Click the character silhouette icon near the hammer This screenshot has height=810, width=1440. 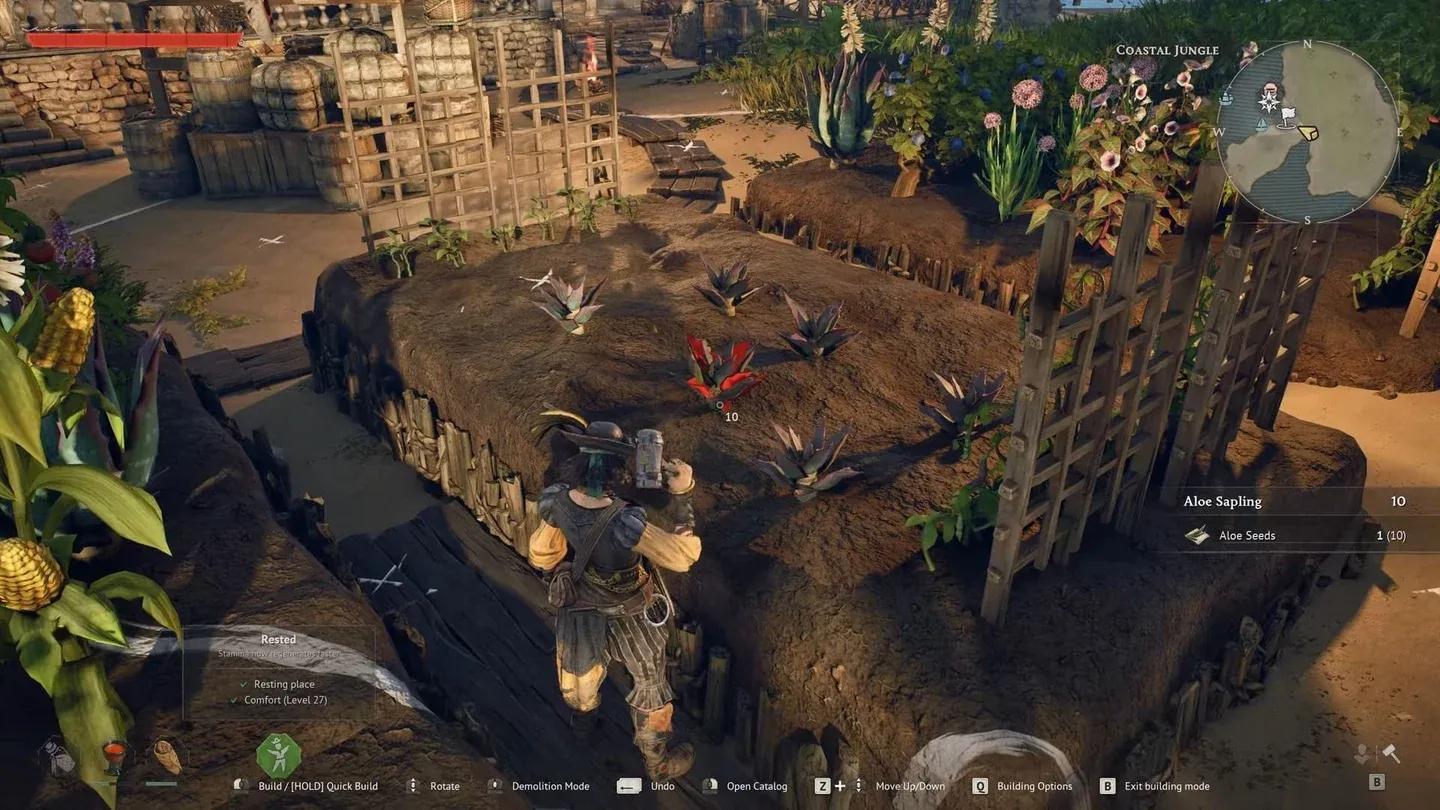click(x=1361, y=755)
